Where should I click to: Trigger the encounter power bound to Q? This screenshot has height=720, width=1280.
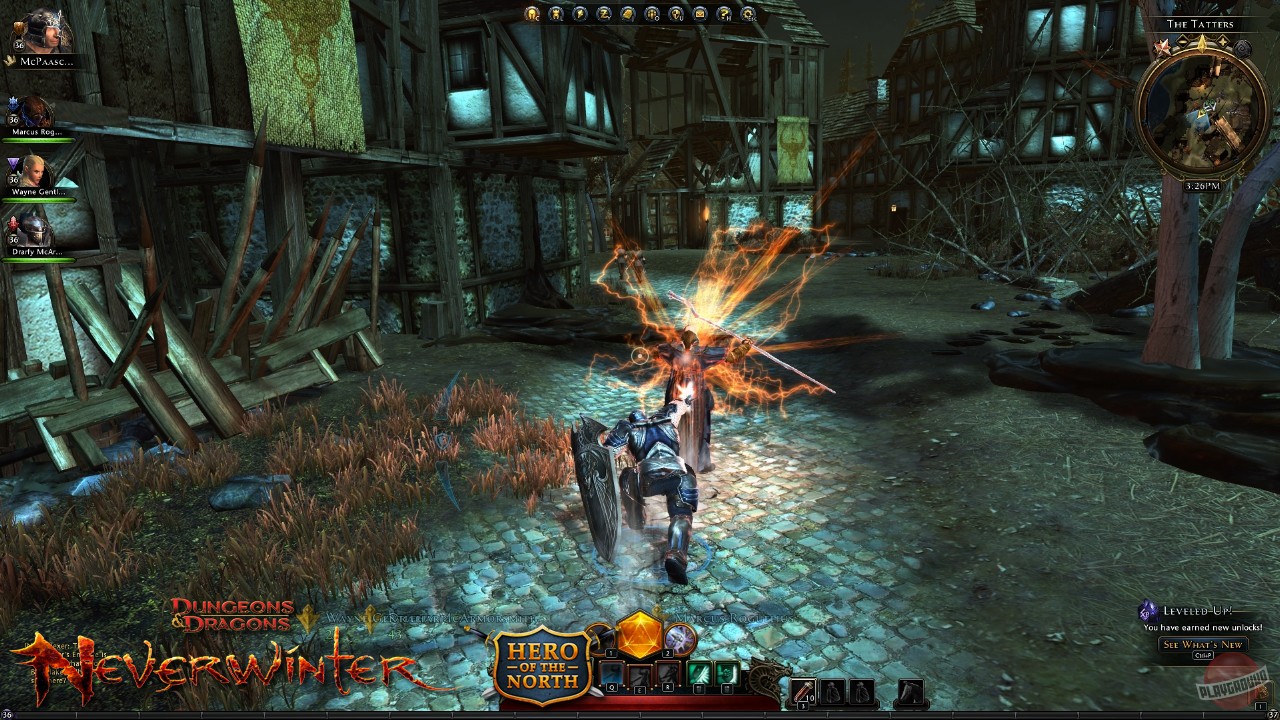coord(611,673)
